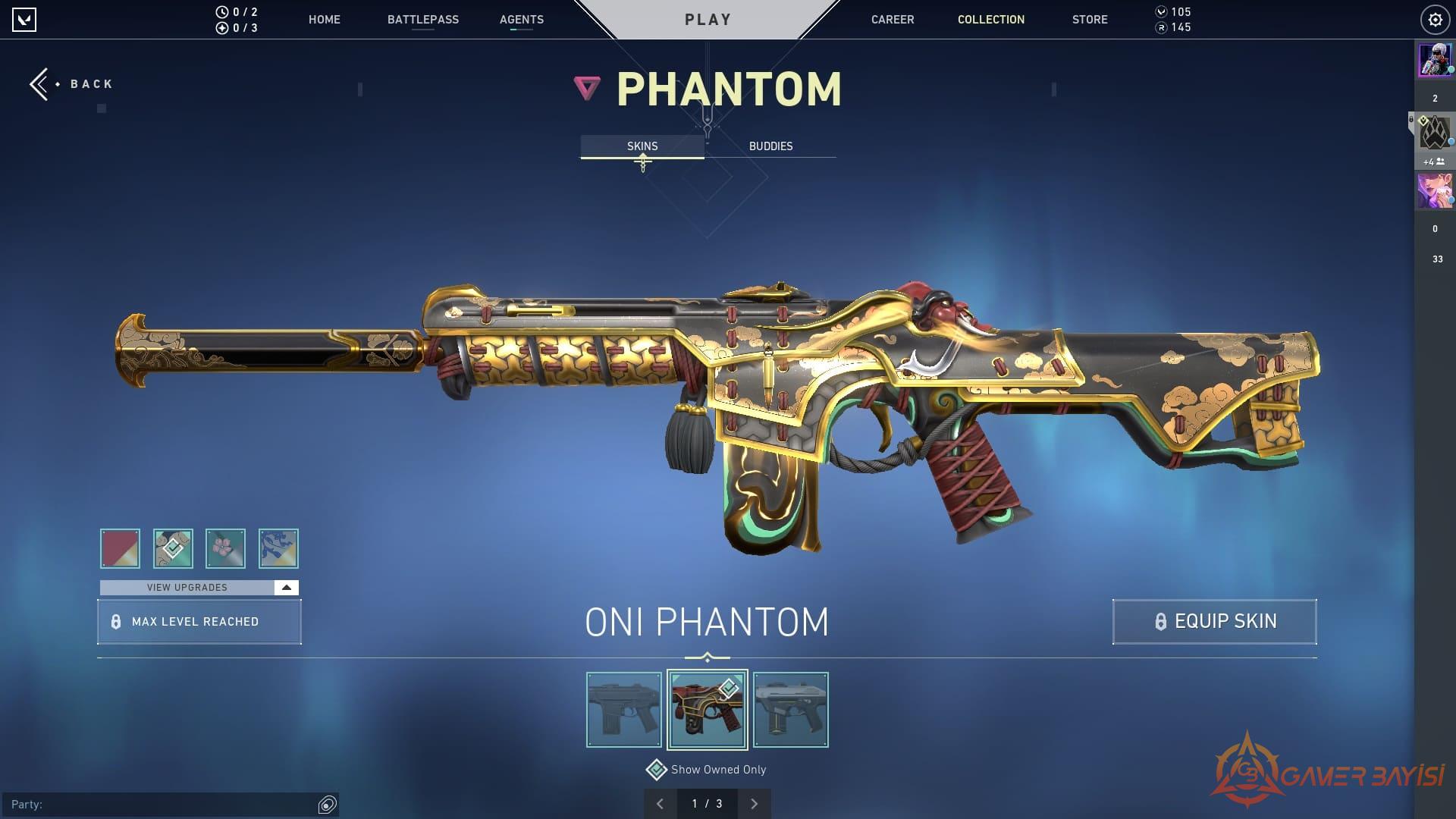Choose the red color variant swatch
This screenshot has width=1456, height=819.
pyautogui.click(x=120, y=548)
